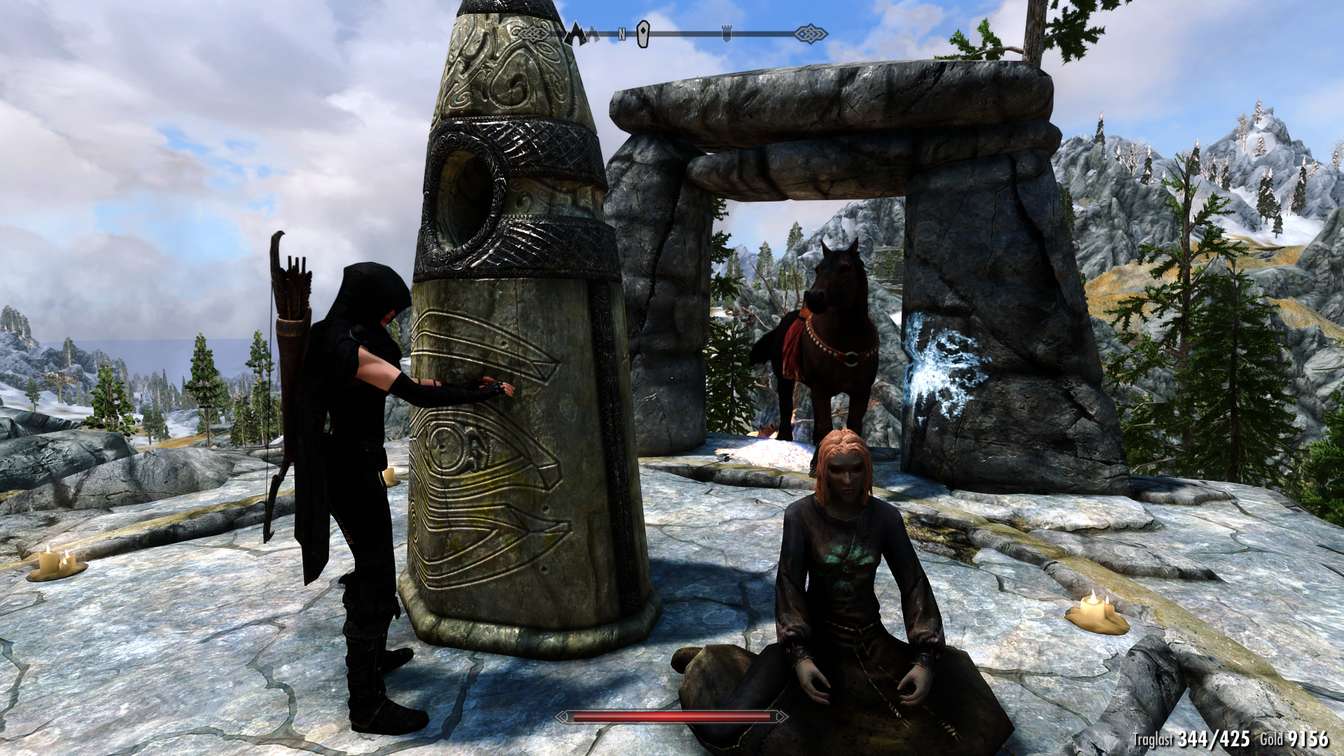Click the fort icon on the compass bar

pos(728,32)
